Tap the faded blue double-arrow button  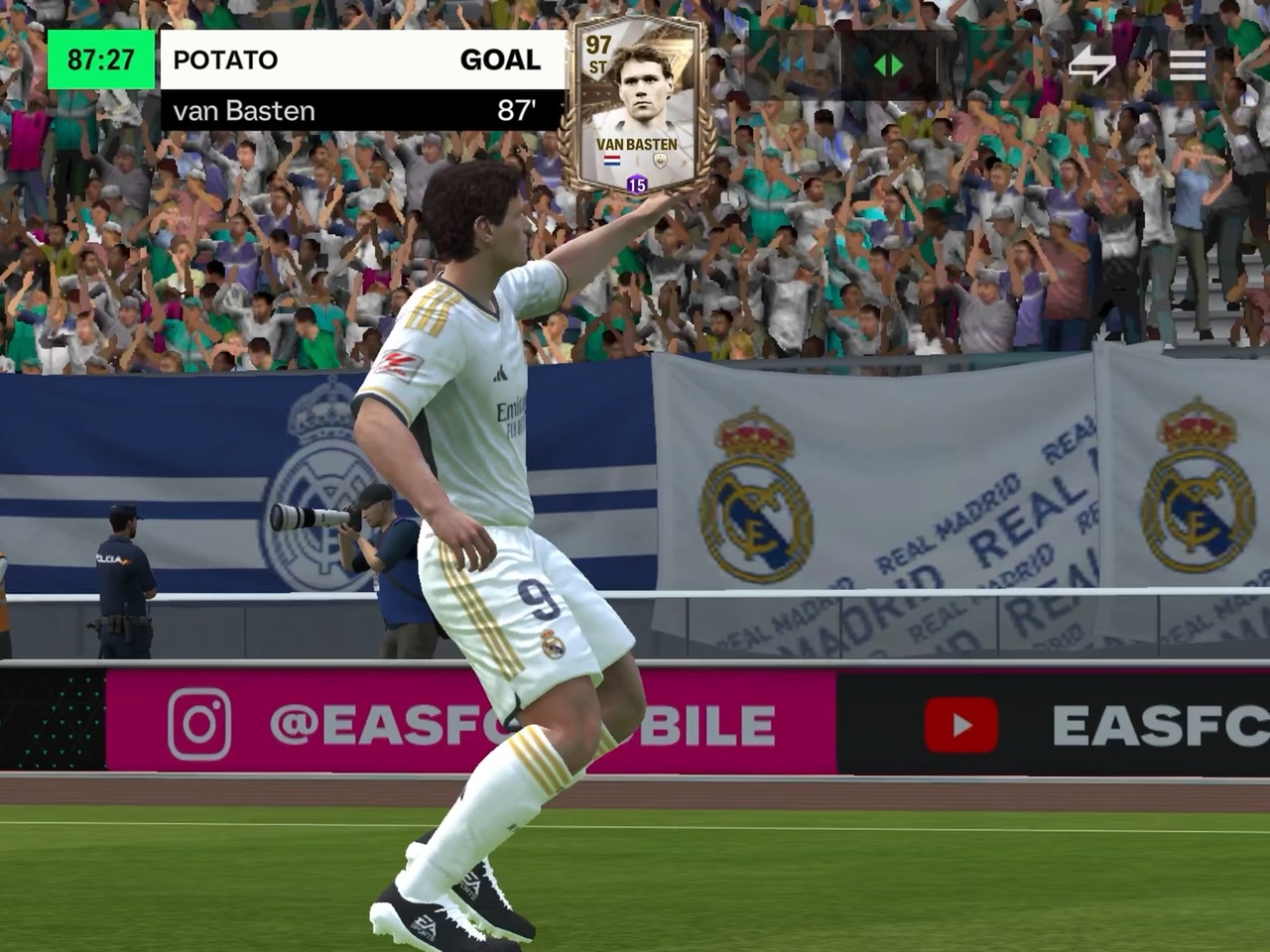(x=794, y=65)
